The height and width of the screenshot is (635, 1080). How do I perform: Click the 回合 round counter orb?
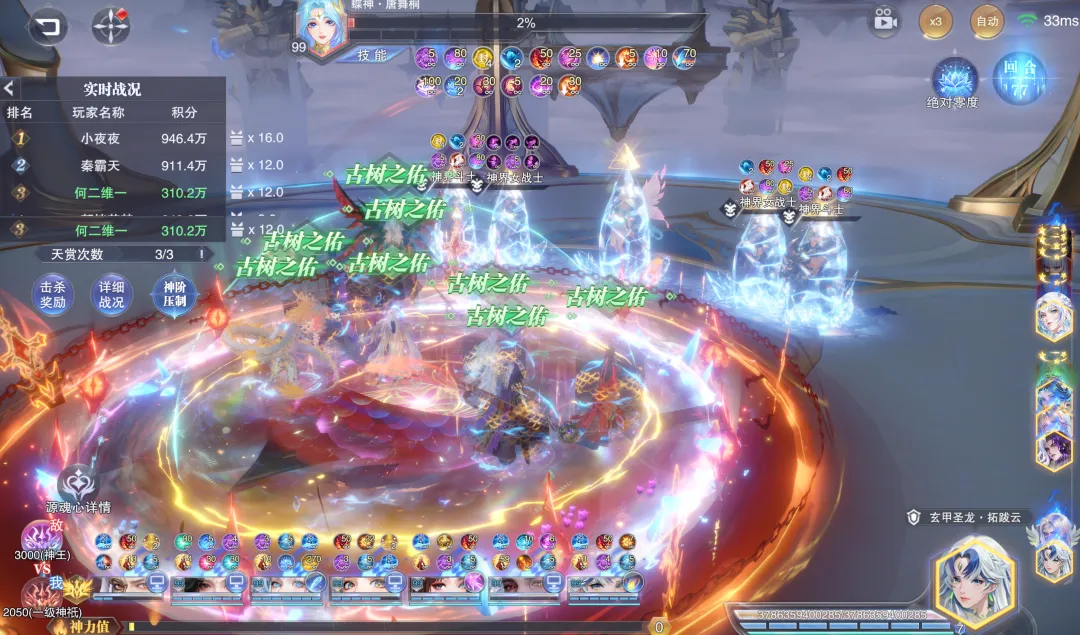[1019, 77]
